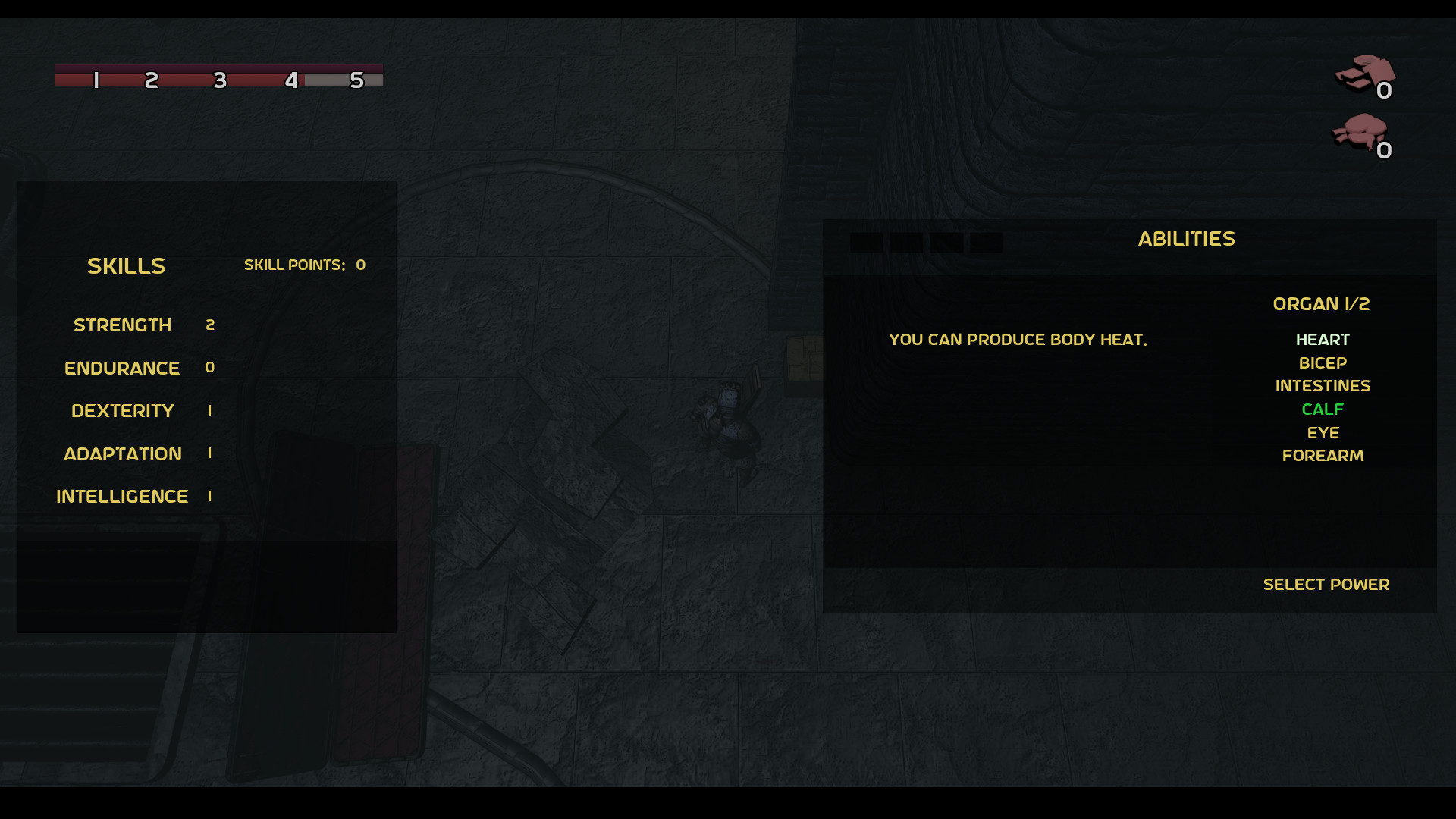Select the BICEP organ
Screen dimensions: 1456x819
(1323, 363)
